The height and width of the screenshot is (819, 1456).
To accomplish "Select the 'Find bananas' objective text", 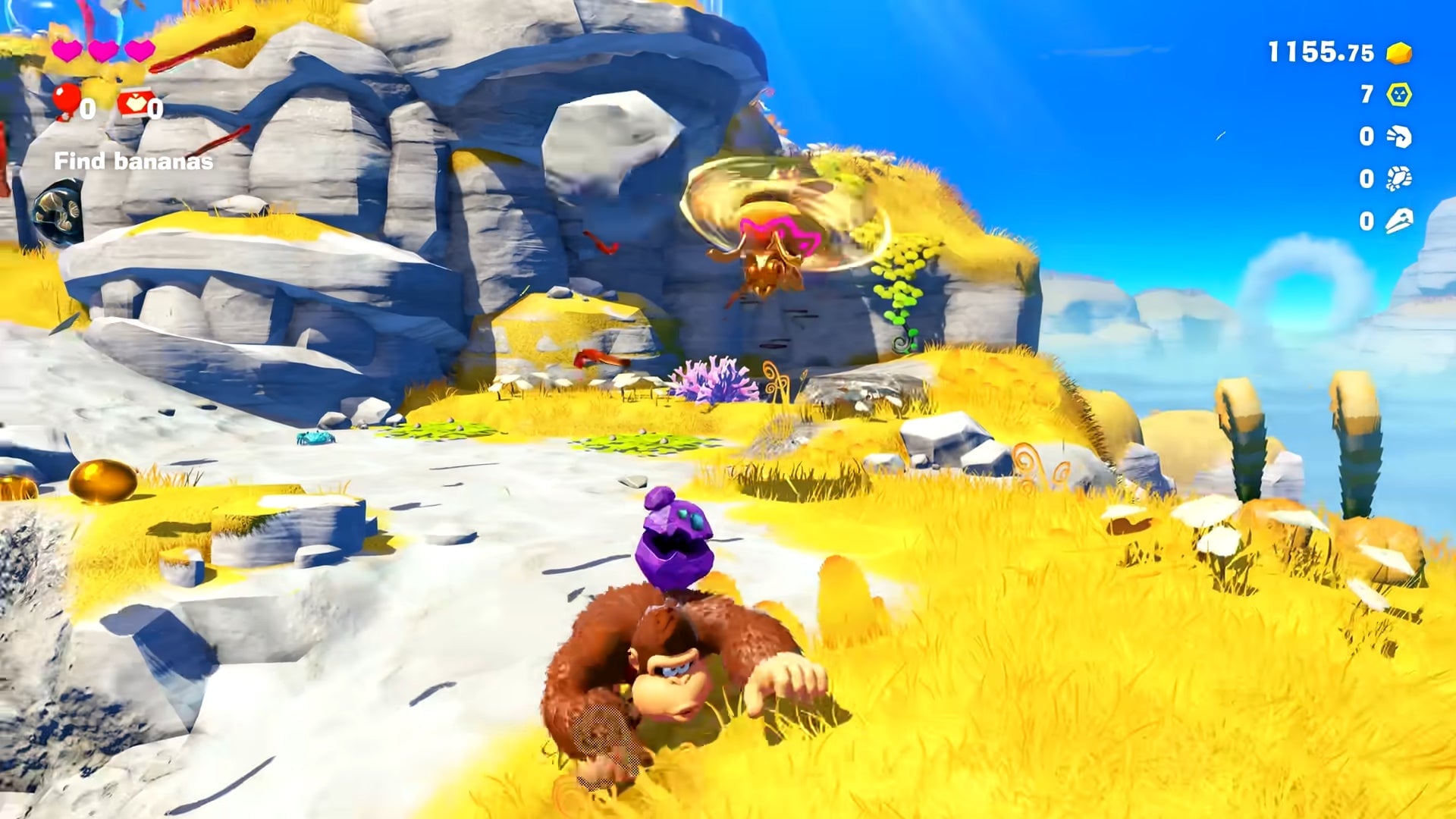I will click(133, 161).
